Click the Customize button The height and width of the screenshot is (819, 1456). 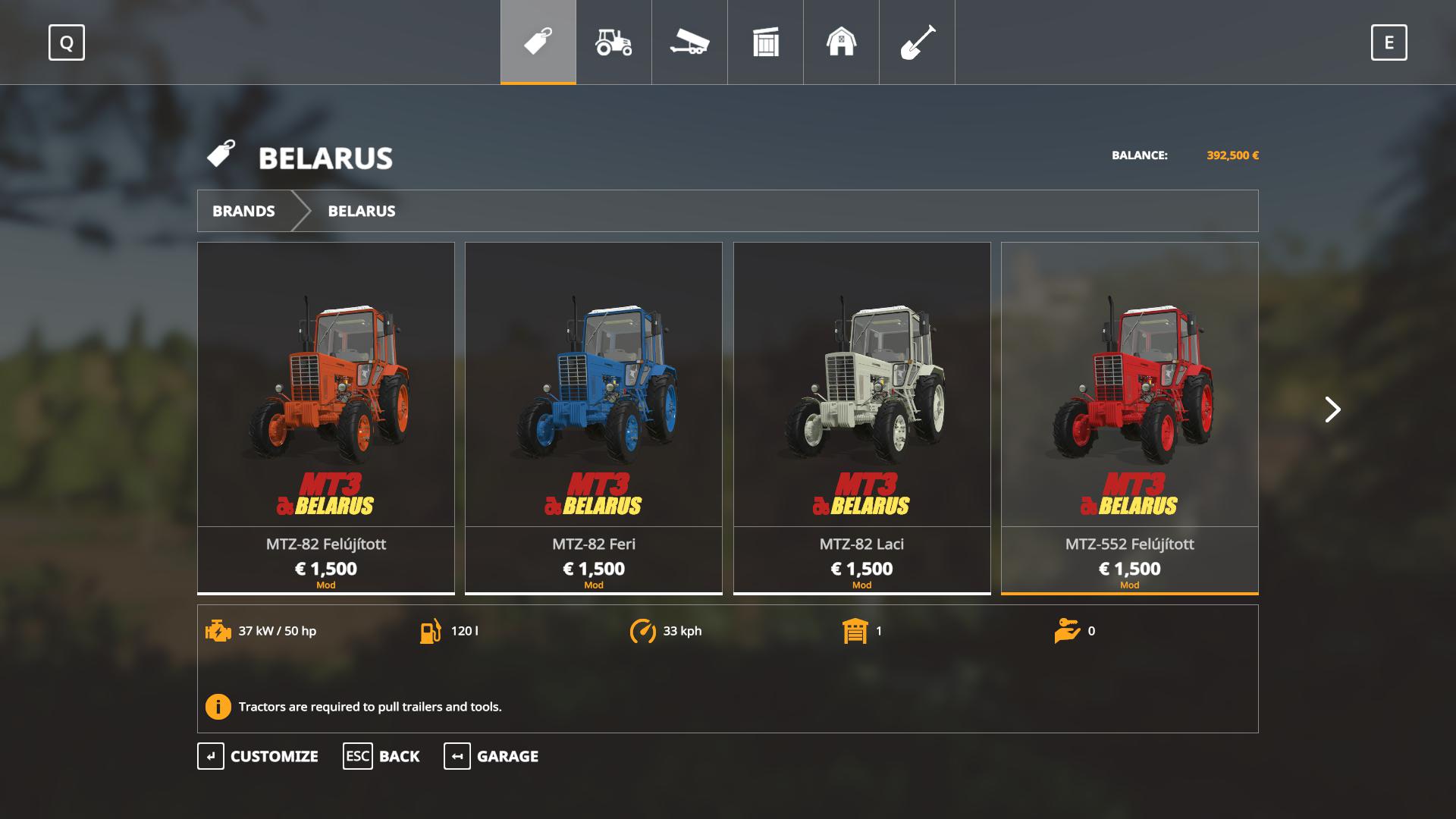[x=259, y=756]
